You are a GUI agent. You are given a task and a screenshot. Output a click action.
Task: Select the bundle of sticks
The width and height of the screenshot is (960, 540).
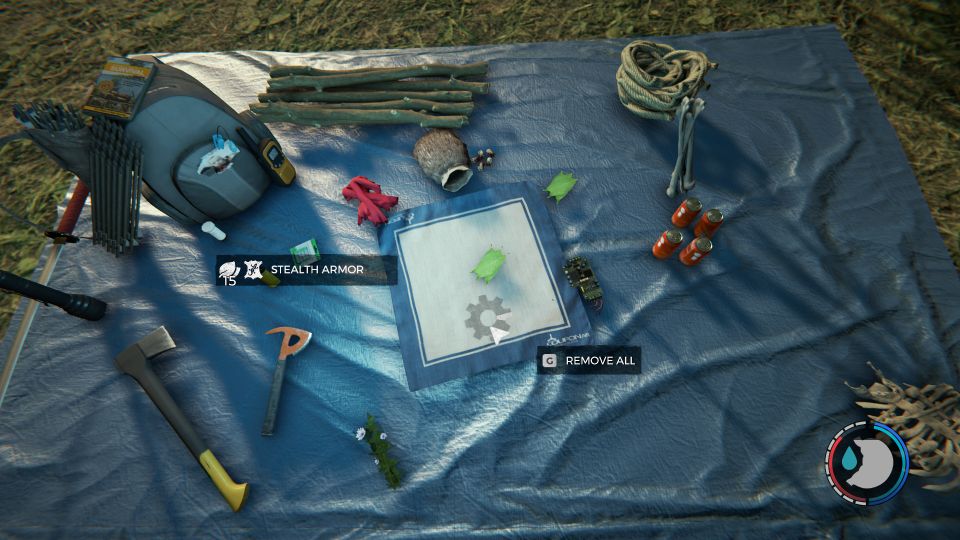pos(368,94)
